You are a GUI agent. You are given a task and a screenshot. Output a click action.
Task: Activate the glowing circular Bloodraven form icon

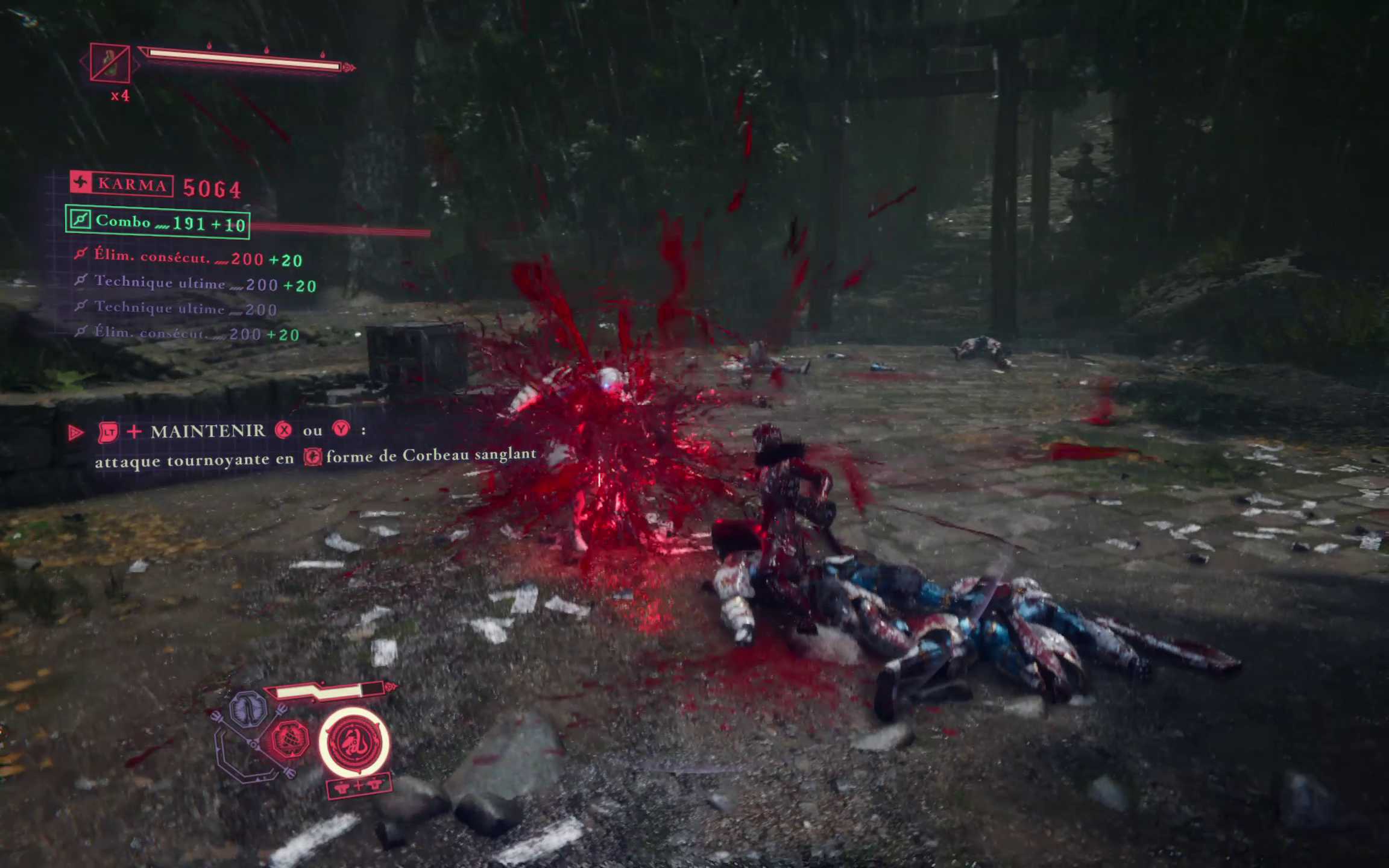coord(354,743)
